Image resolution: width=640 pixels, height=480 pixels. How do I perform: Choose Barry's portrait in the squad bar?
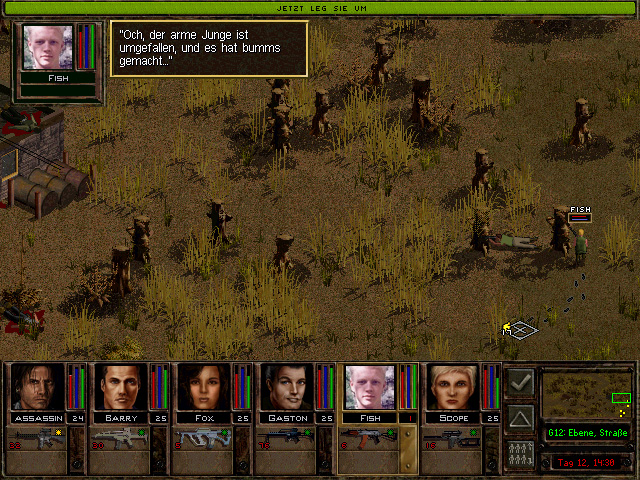[x=121, y=387]
